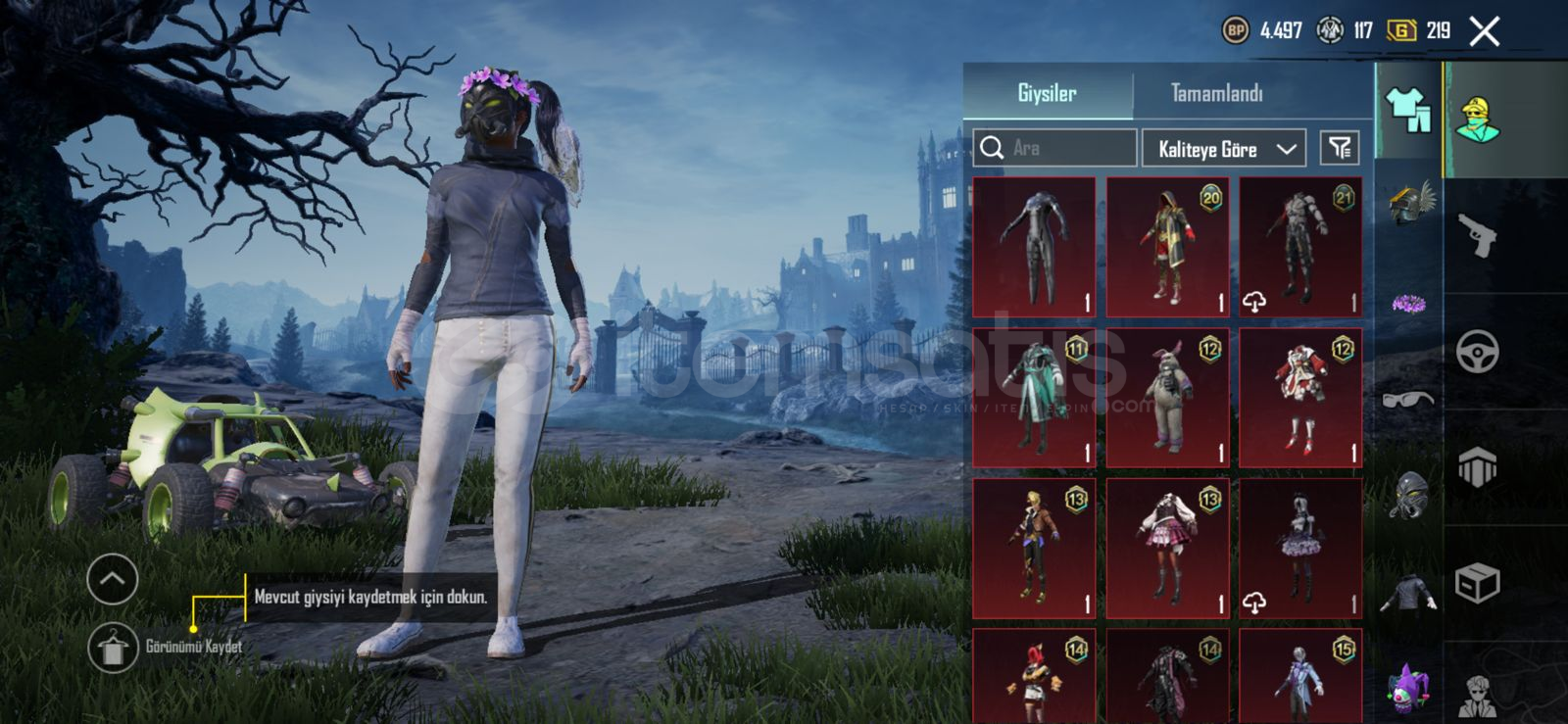Image resolution: width=1568 pixels, height=724 pixels.
Task: Choose the hooded red-gold robe outfit
Action: pyautogui.click(x=1167, y=247)
